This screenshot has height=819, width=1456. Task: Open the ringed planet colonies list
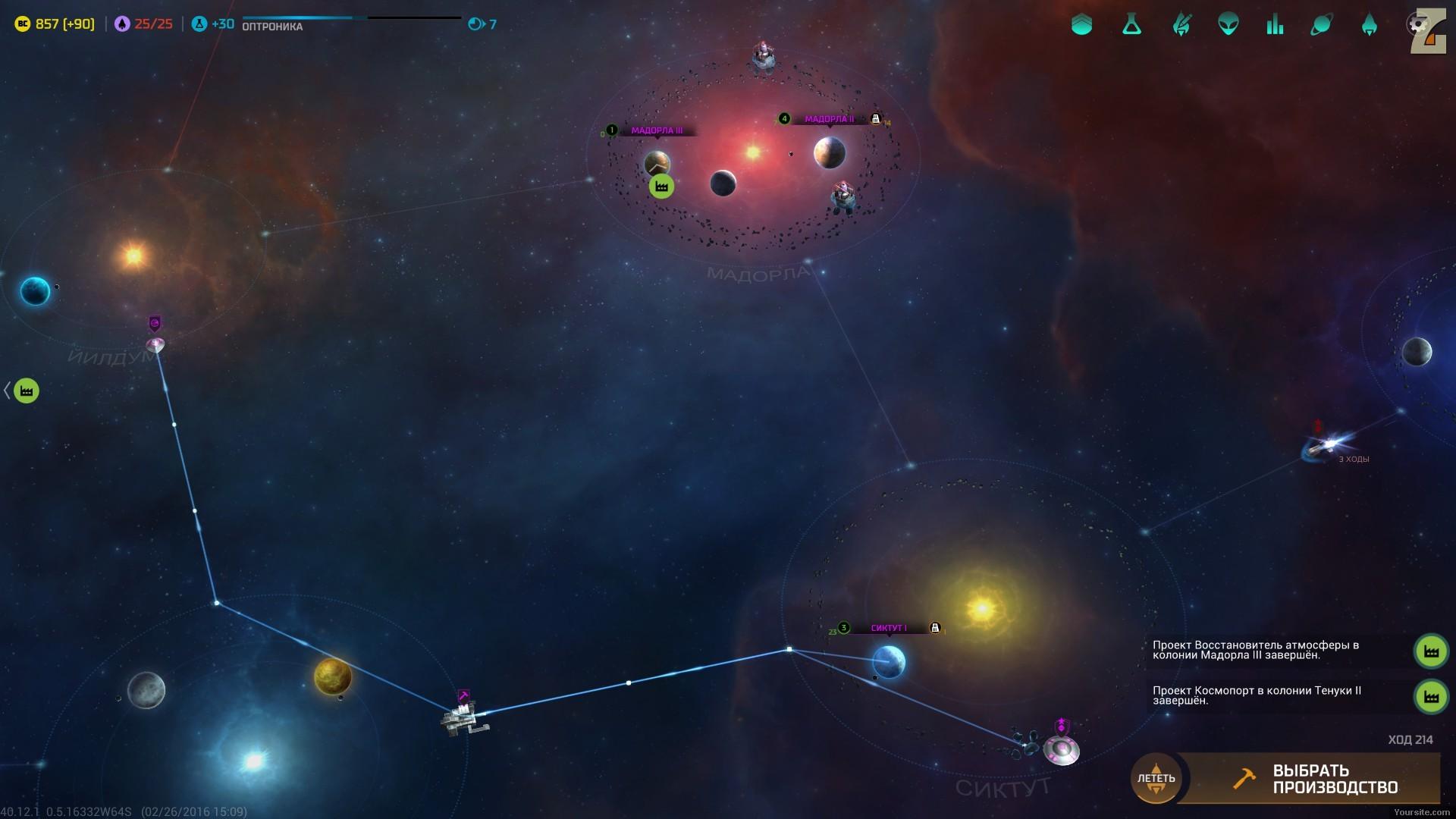[x=1321, y=24]
